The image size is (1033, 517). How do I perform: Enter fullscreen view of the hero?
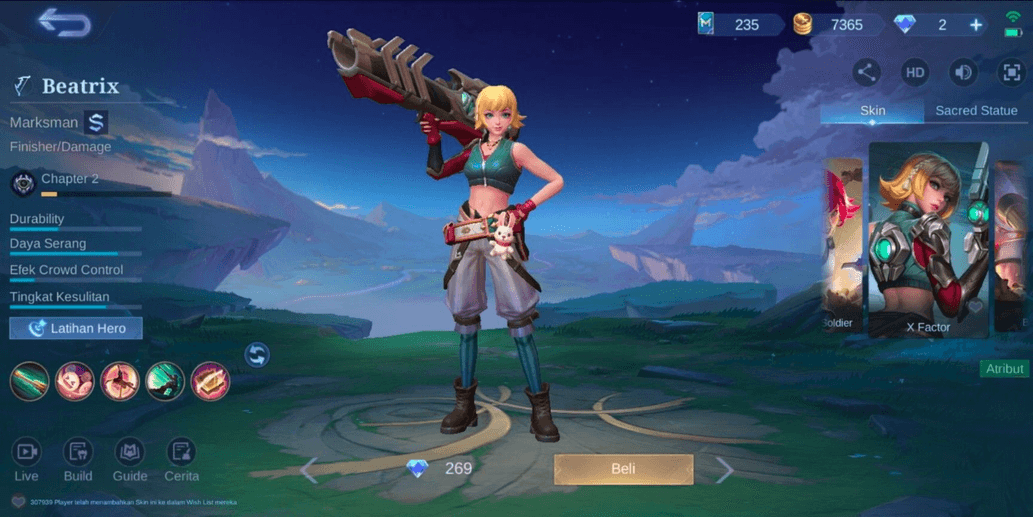[x=1011, y=72]
